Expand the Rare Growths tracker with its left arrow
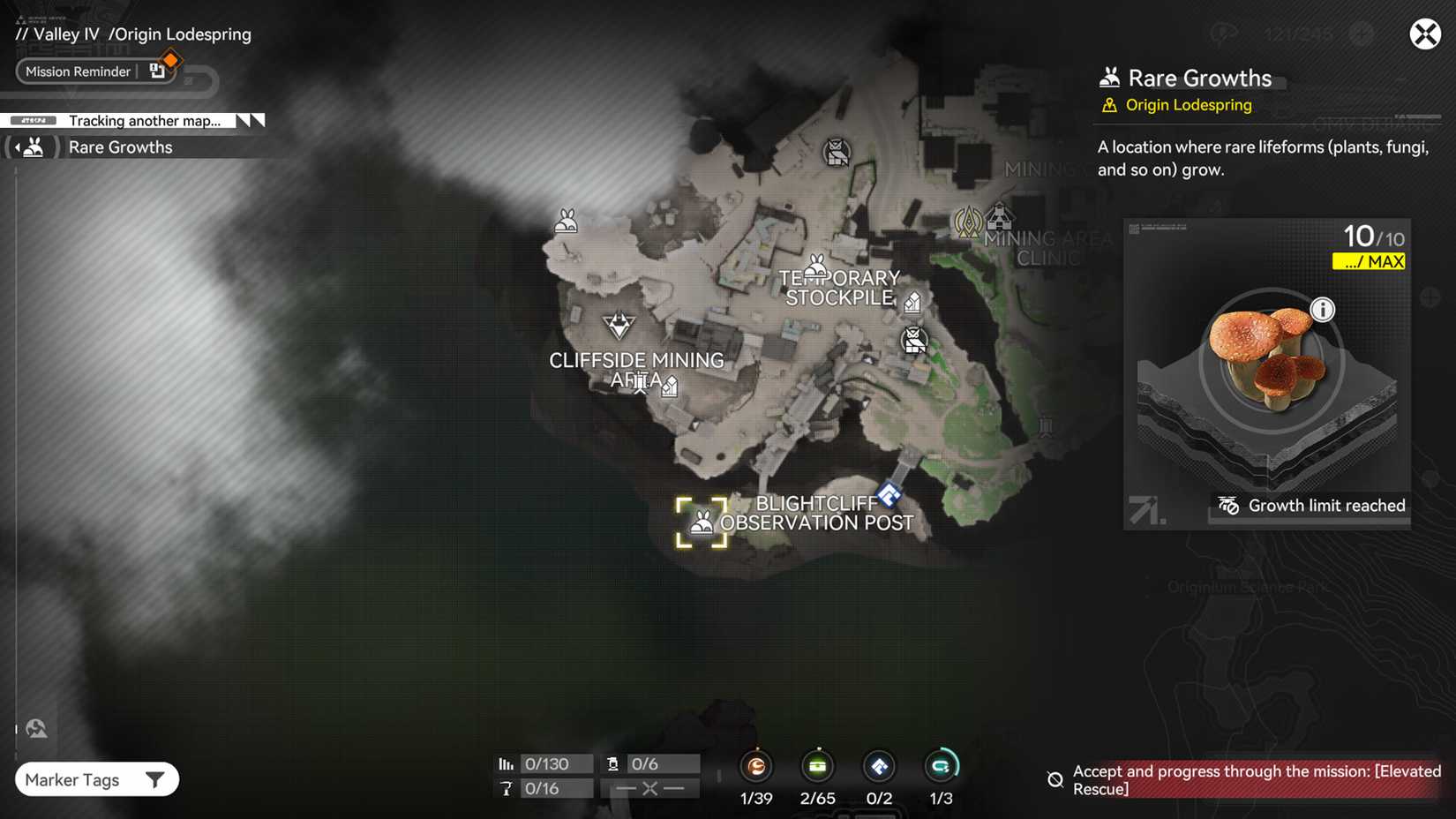1456x819 pixels. click(x=19, y=147)
